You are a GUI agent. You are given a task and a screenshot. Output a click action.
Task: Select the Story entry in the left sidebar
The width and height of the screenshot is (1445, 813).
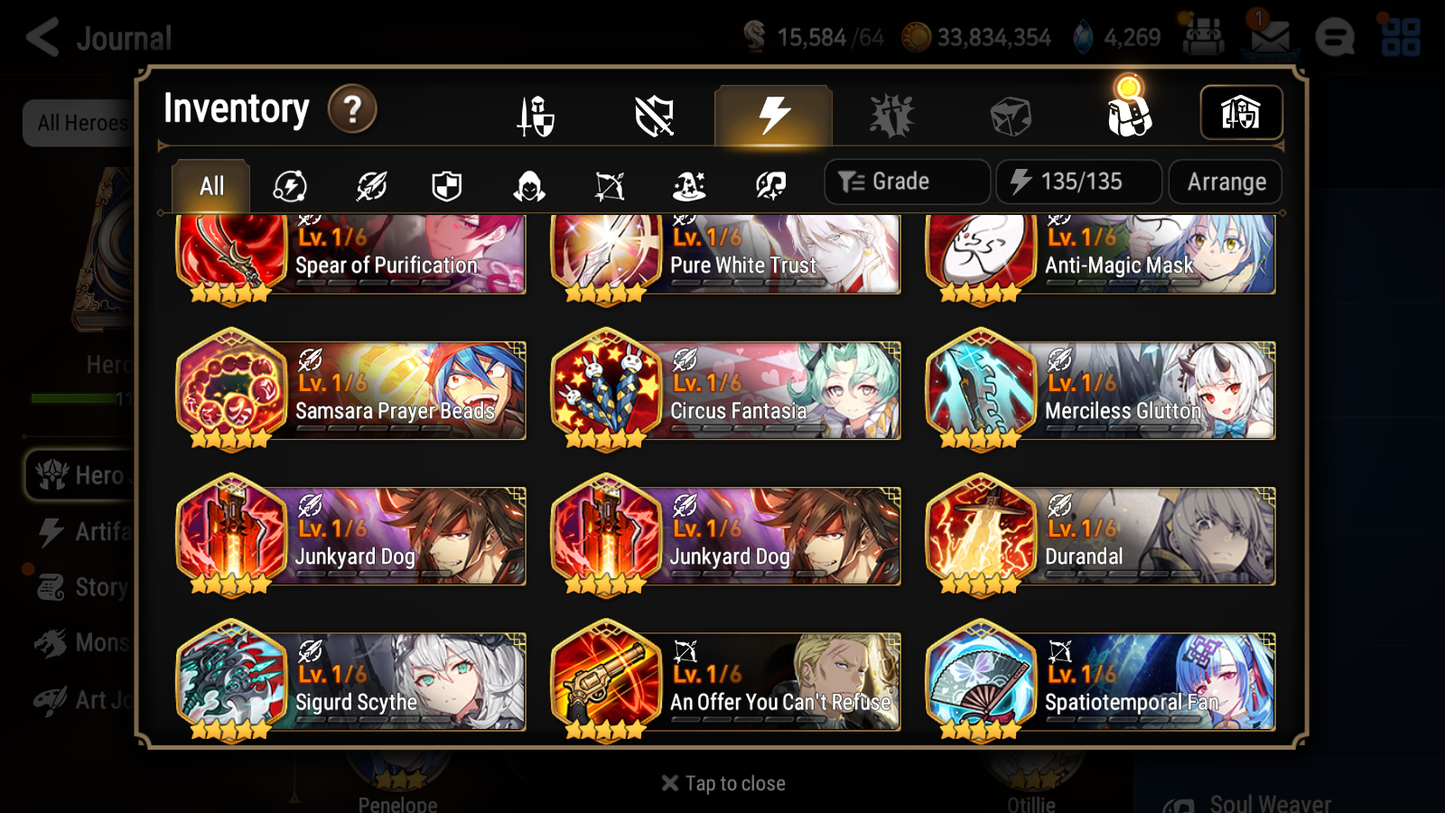(x=98, y=587)
